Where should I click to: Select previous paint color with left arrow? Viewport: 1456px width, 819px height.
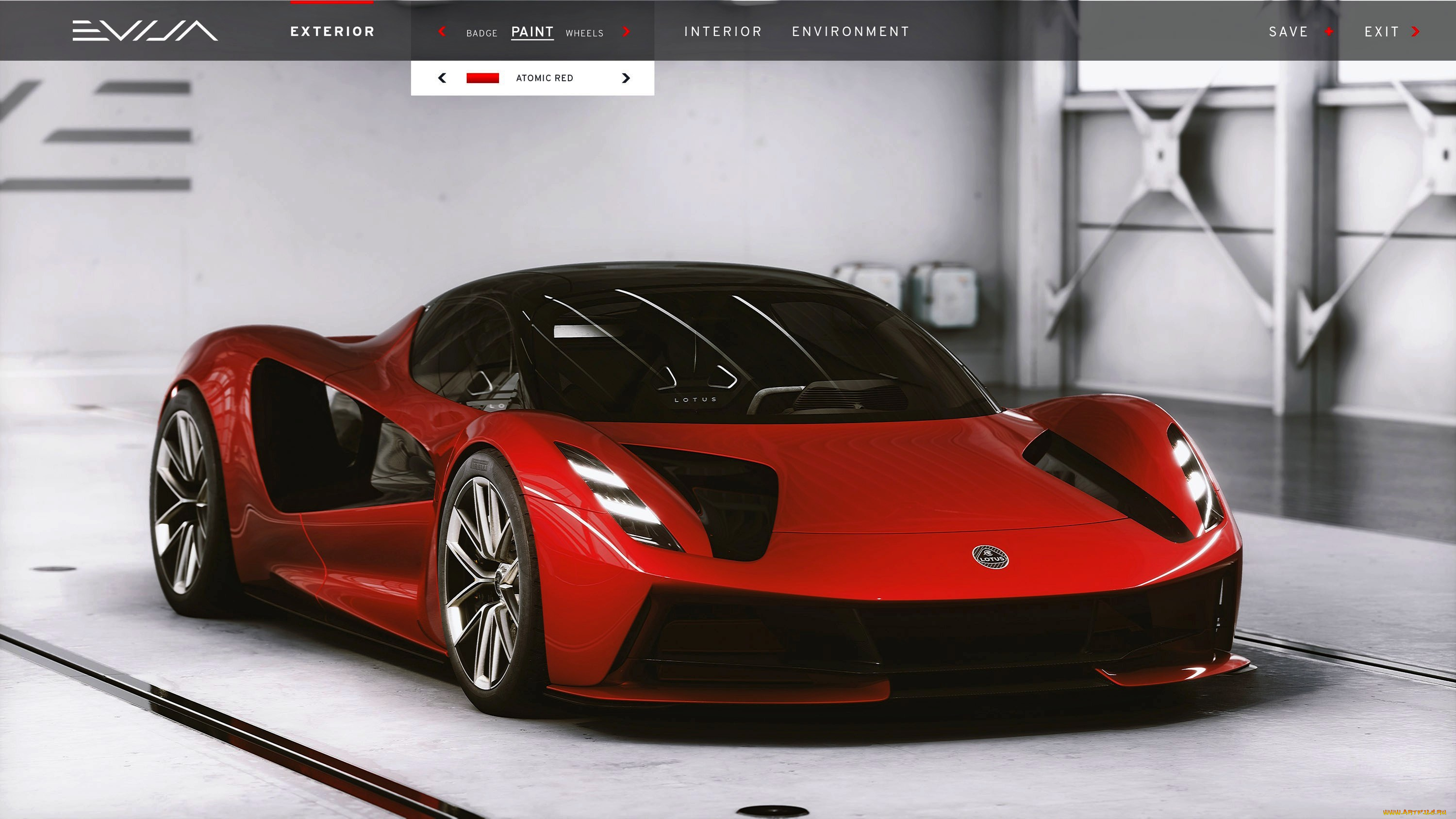(443, 78)
